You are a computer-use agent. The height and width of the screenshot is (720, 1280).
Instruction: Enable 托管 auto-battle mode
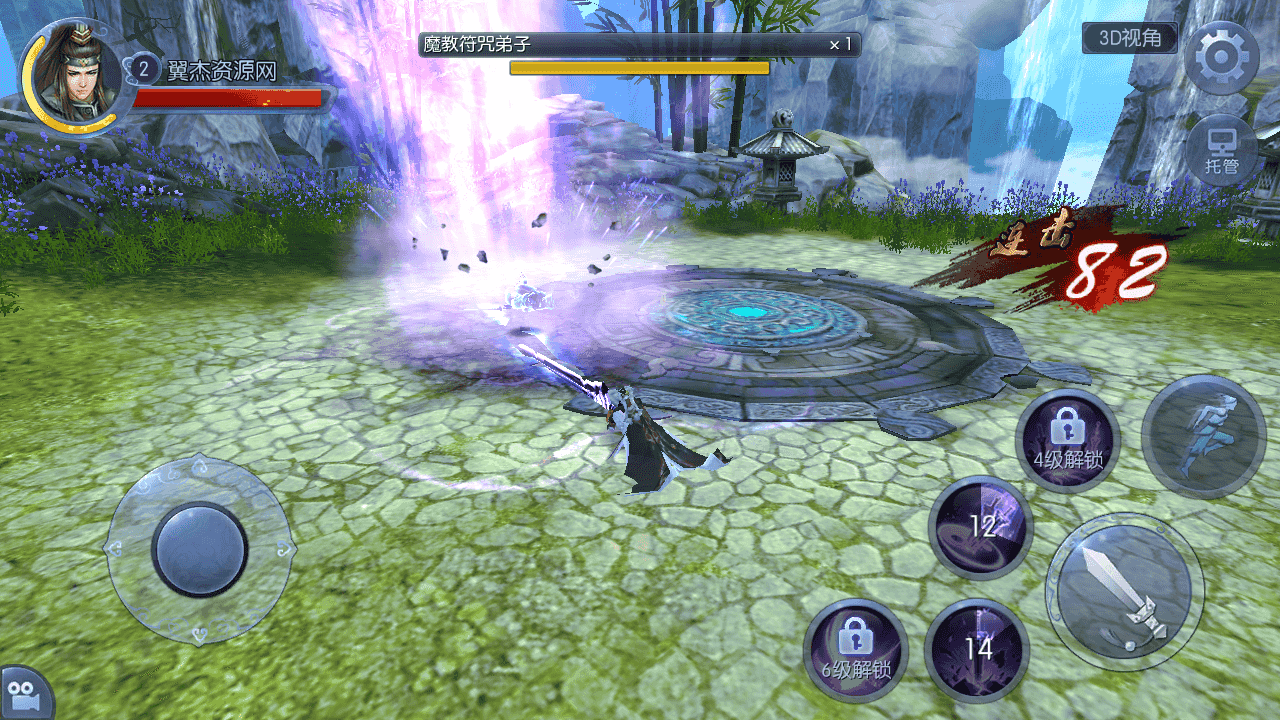point(1222,151)
